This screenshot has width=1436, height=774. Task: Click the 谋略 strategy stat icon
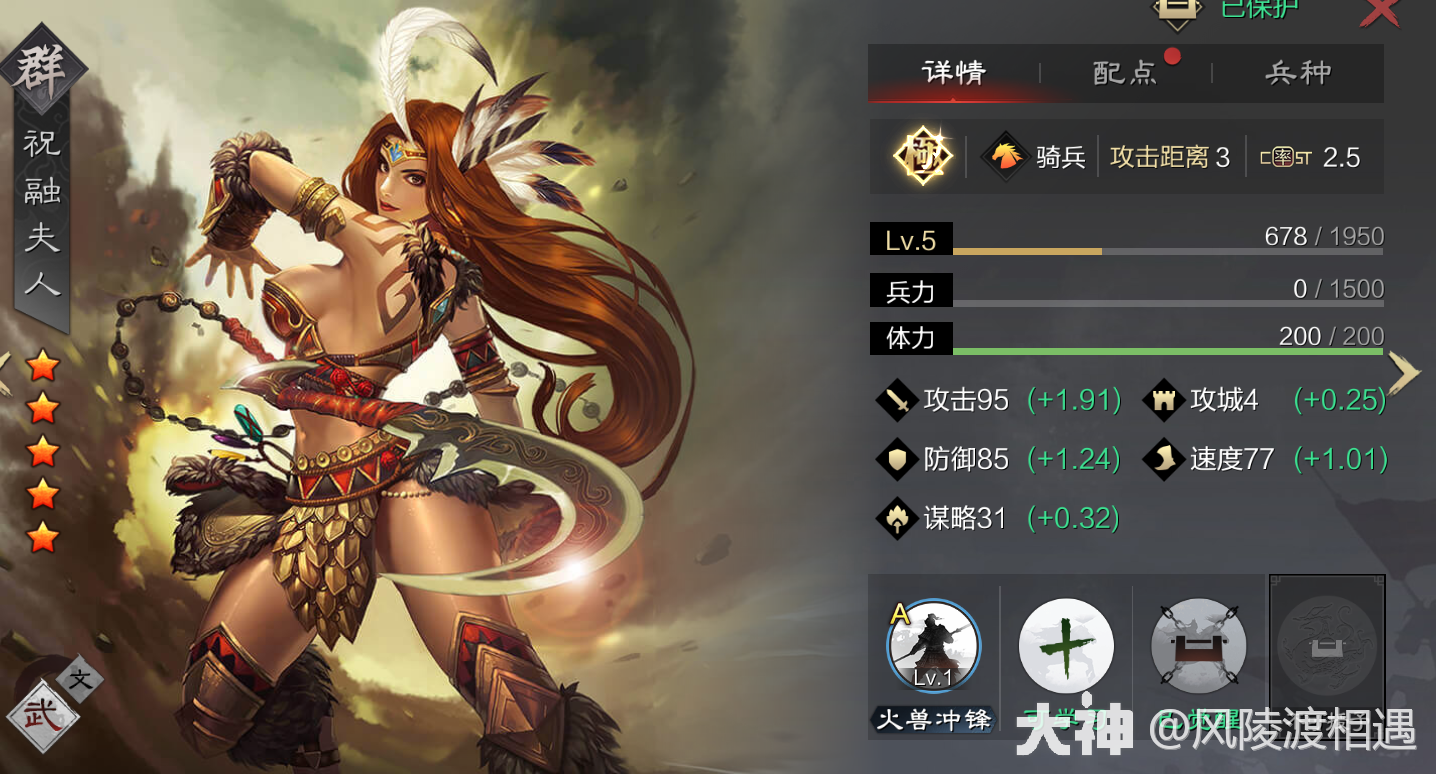pyautogui.click(x=897, y=518)
